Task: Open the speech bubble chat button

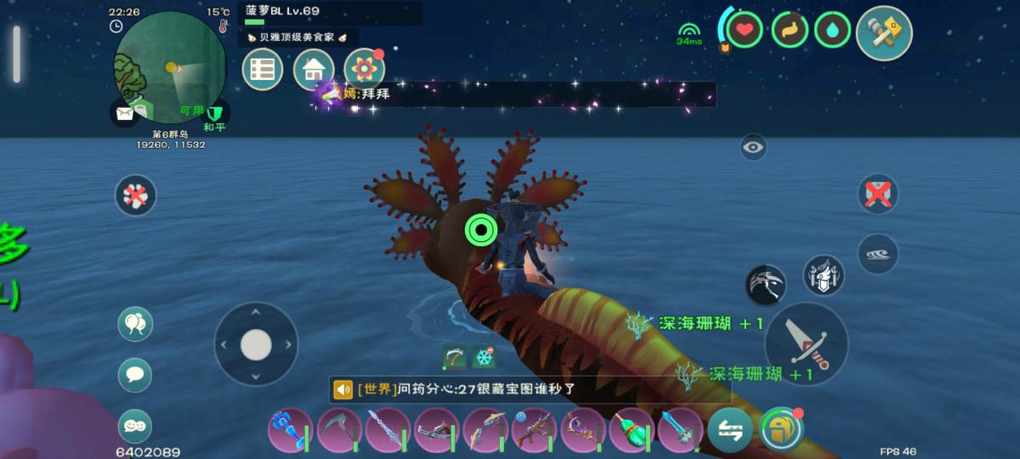Action: click(x=135, y=375)
